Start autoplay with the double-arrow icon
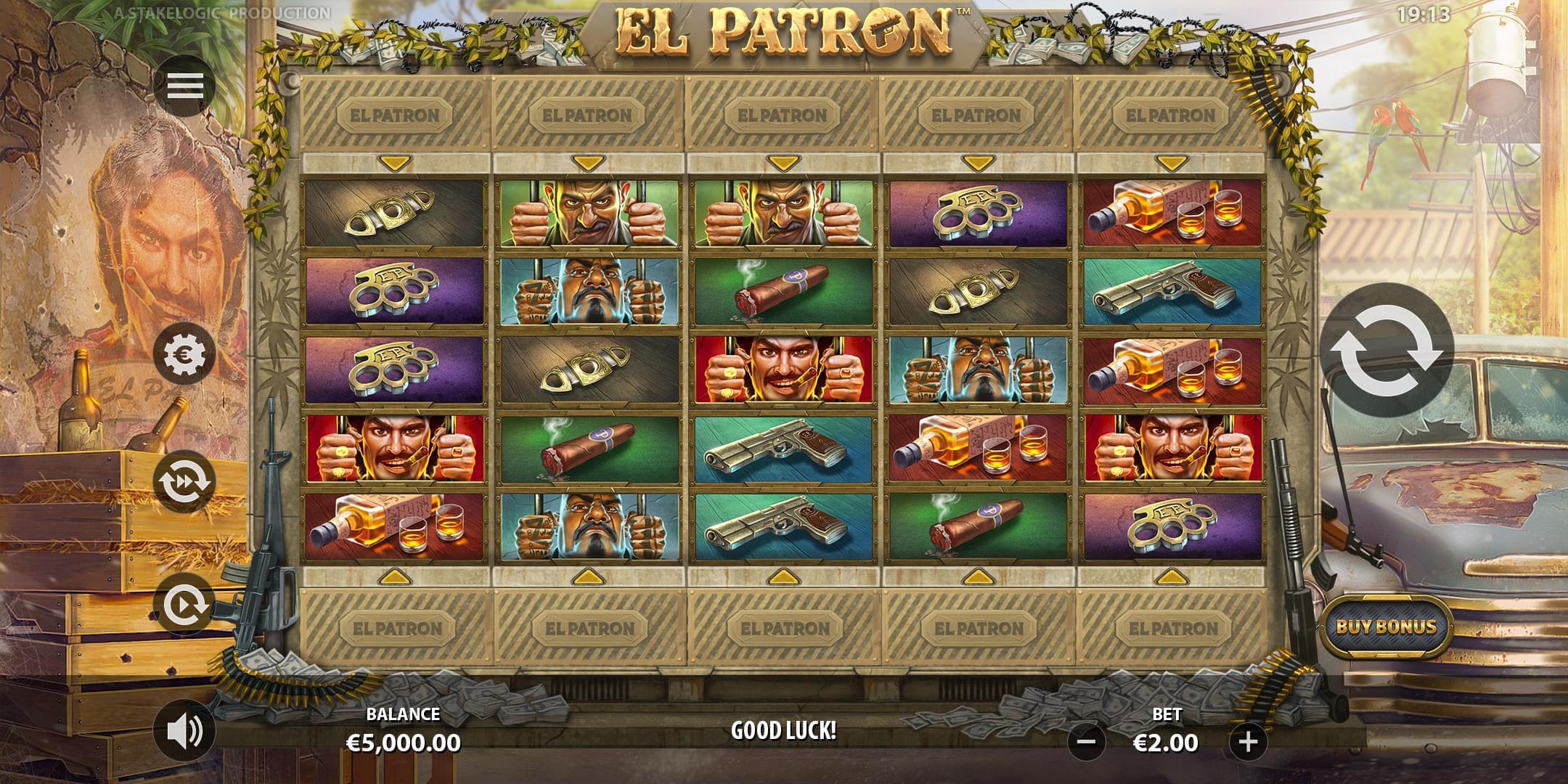This screenshot has height=784, width=1568. 186,479
